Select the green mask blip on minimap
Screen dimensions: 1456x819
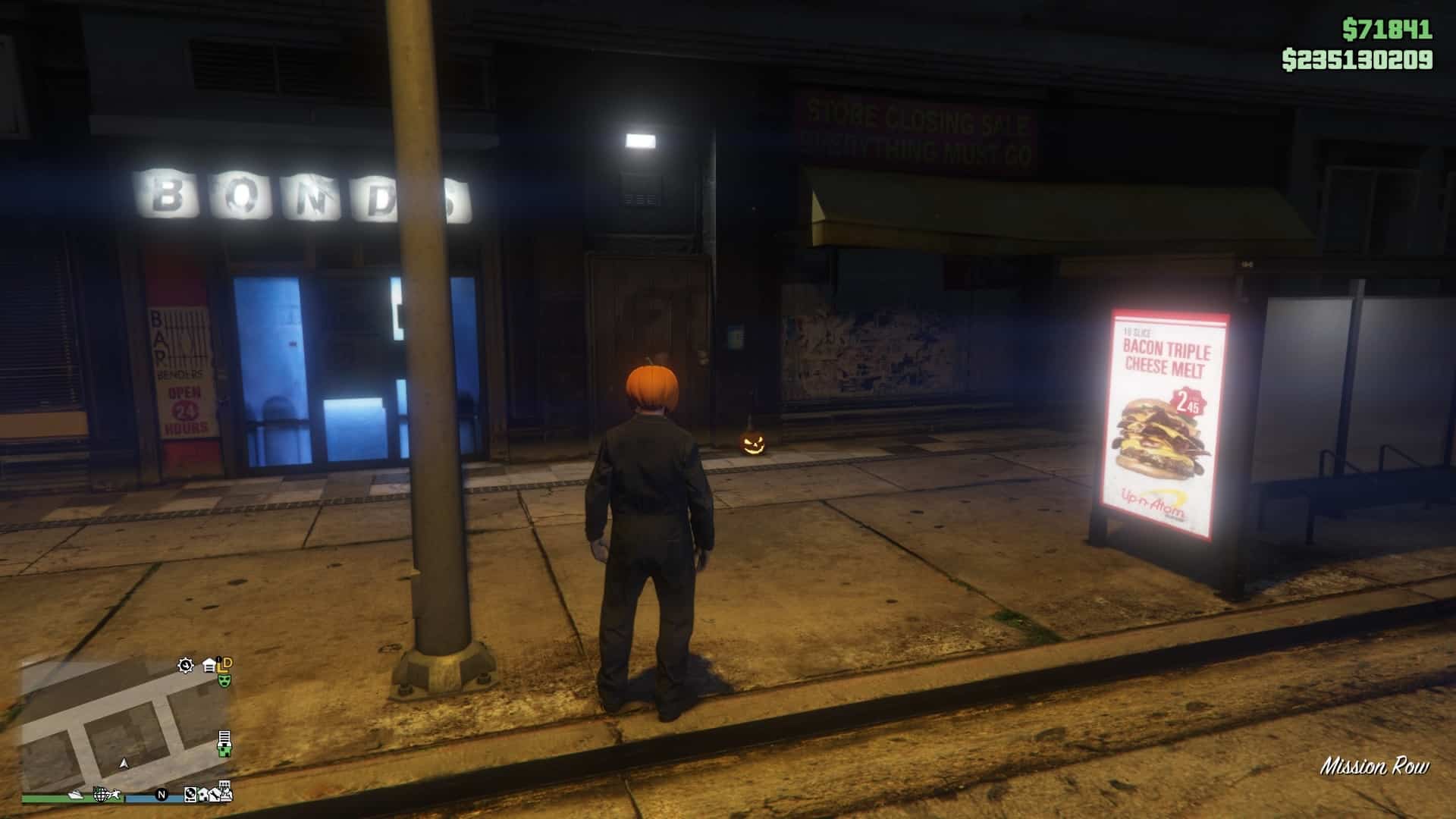(x=224, y=680)
